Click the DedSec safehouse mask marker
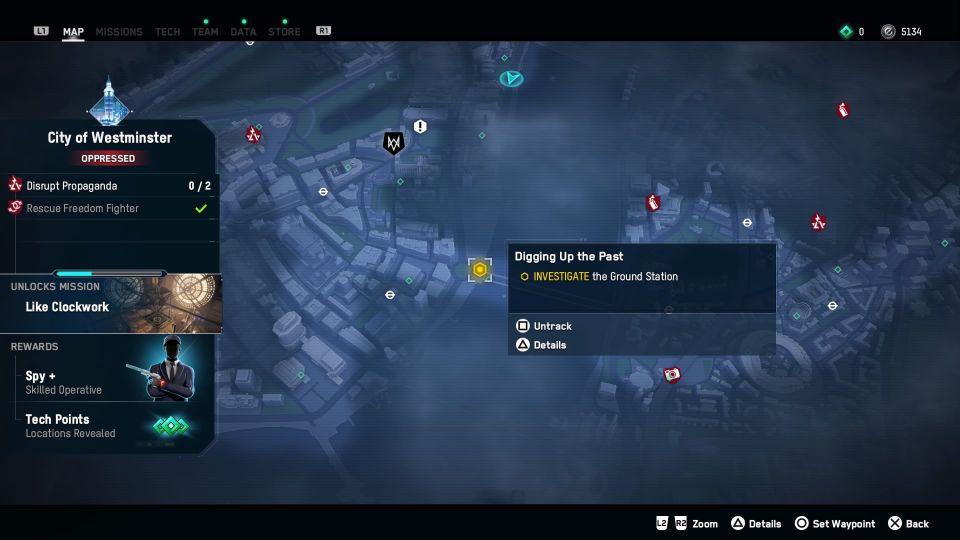 pos(393,143)
